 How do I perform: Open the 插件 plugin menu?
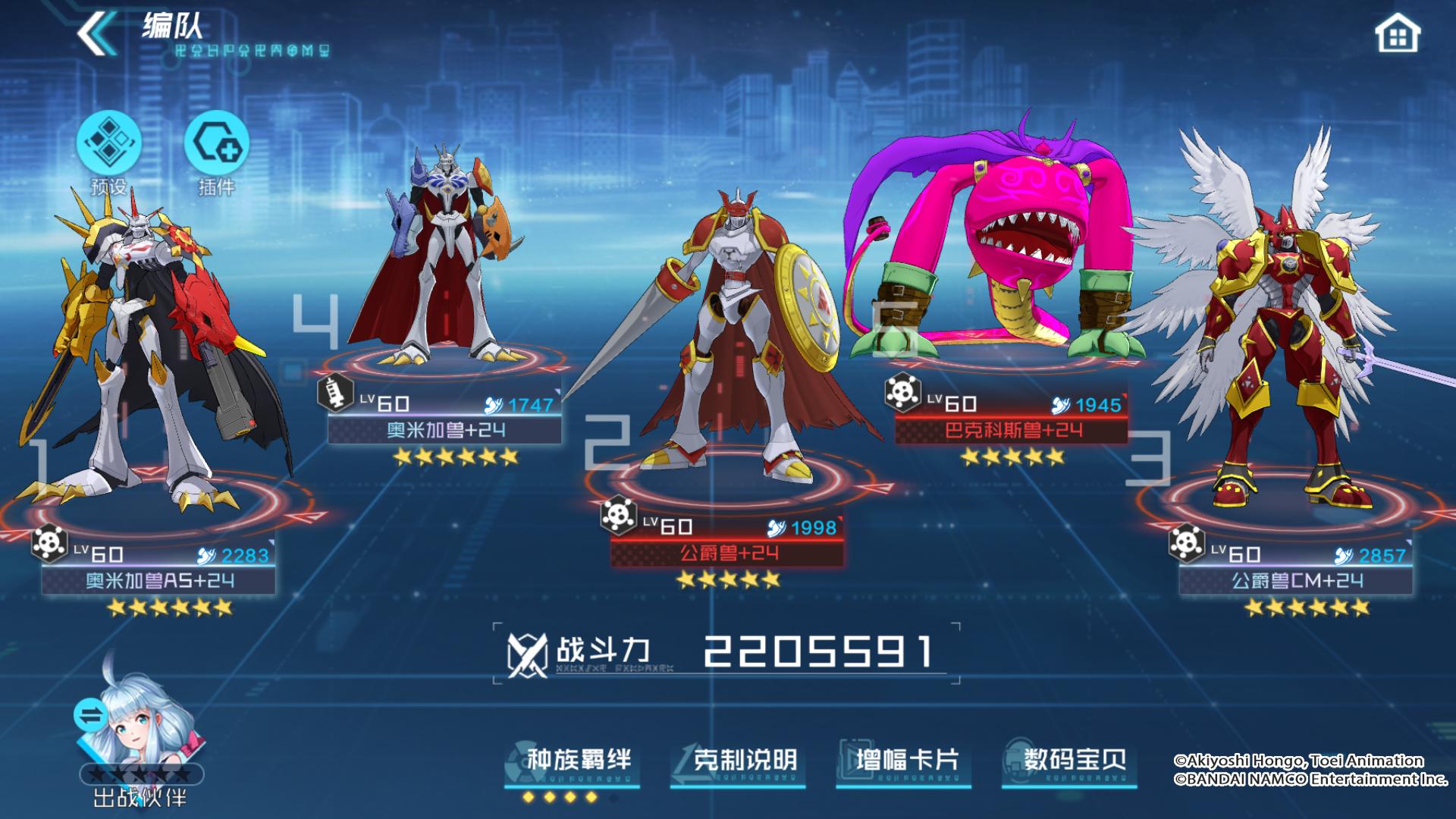[216, 144]
